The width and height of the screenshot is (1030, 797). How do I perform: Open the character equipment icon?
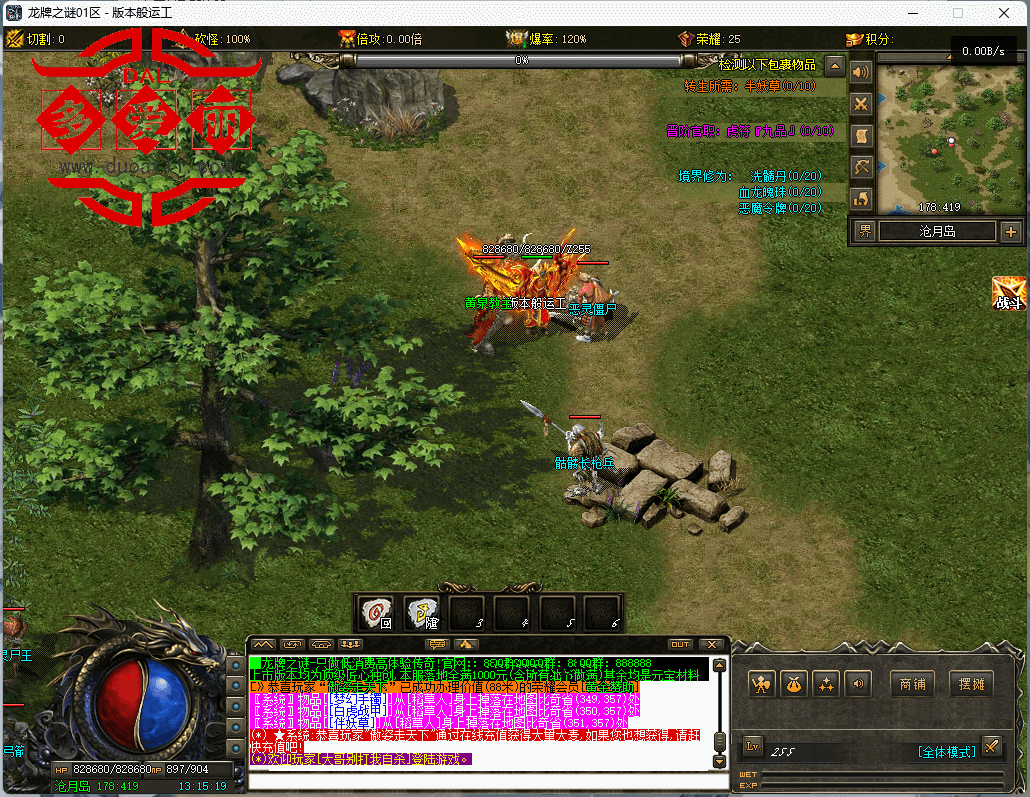coord(763,684)
